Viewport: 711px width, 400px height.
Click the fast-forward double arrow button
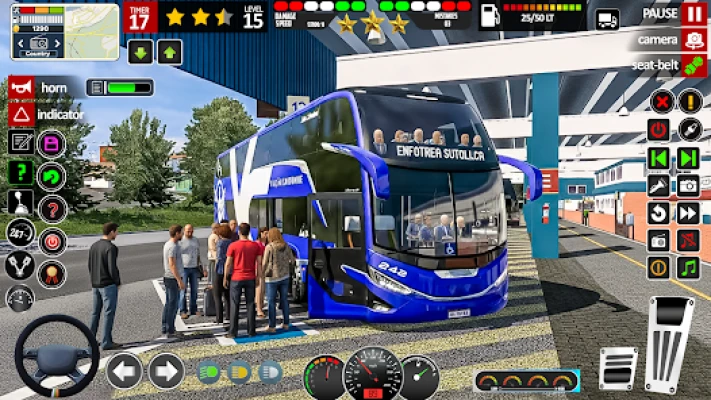[688, 213]
